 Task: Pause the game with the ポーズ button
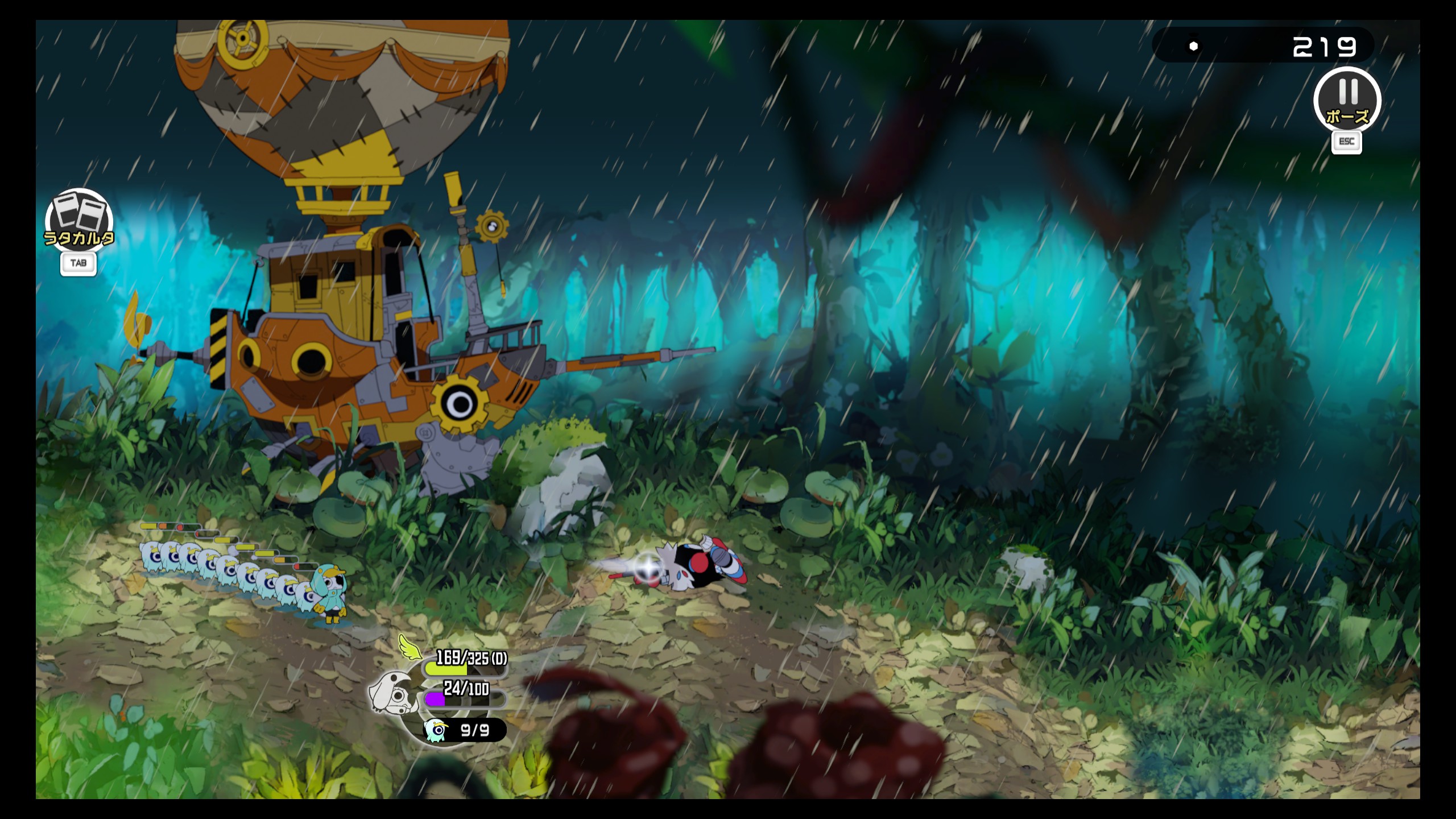click(1347, 101)
